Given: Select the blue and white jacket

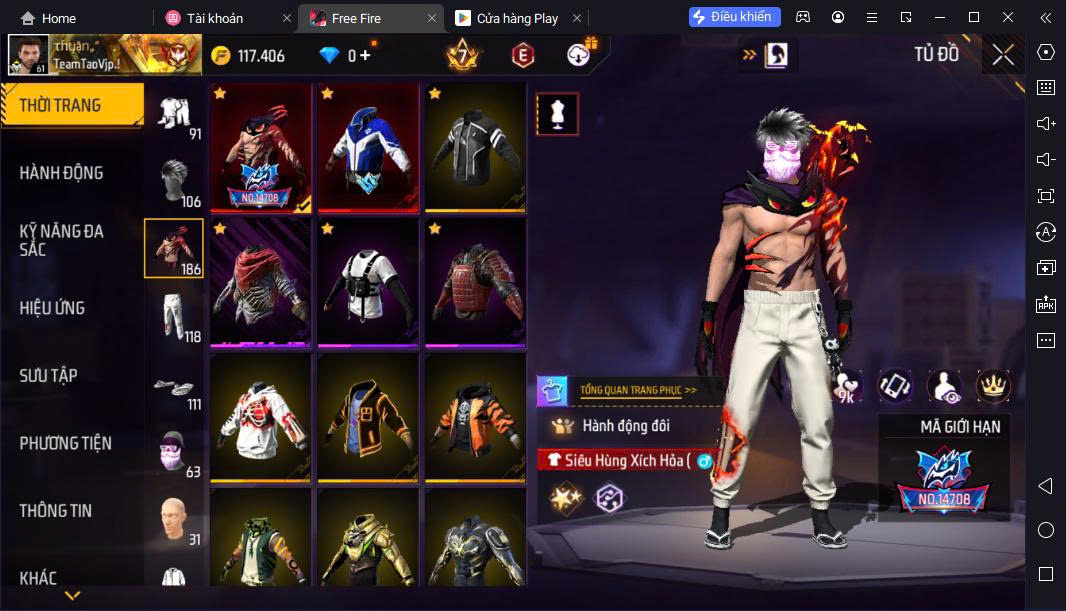Looking at the screenshot, I should pos(368,146).
